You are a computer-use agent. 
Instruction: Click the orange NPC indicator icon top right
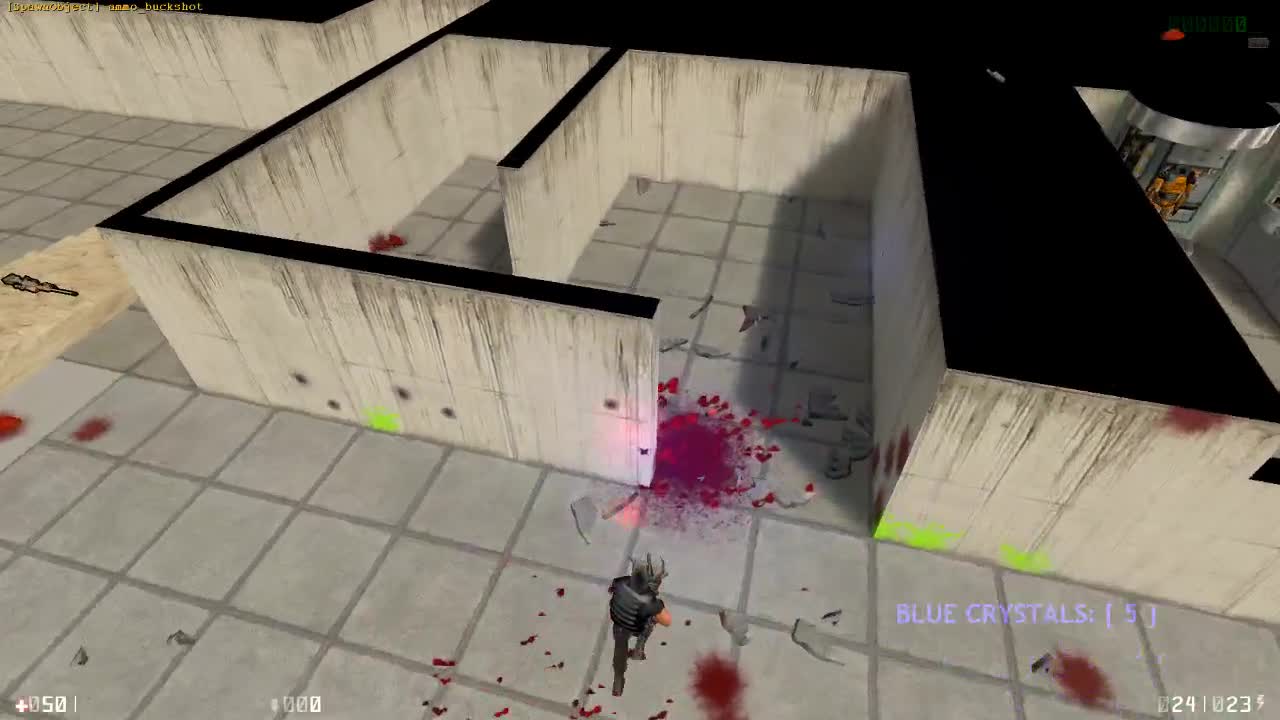(x=1170, y=34)
